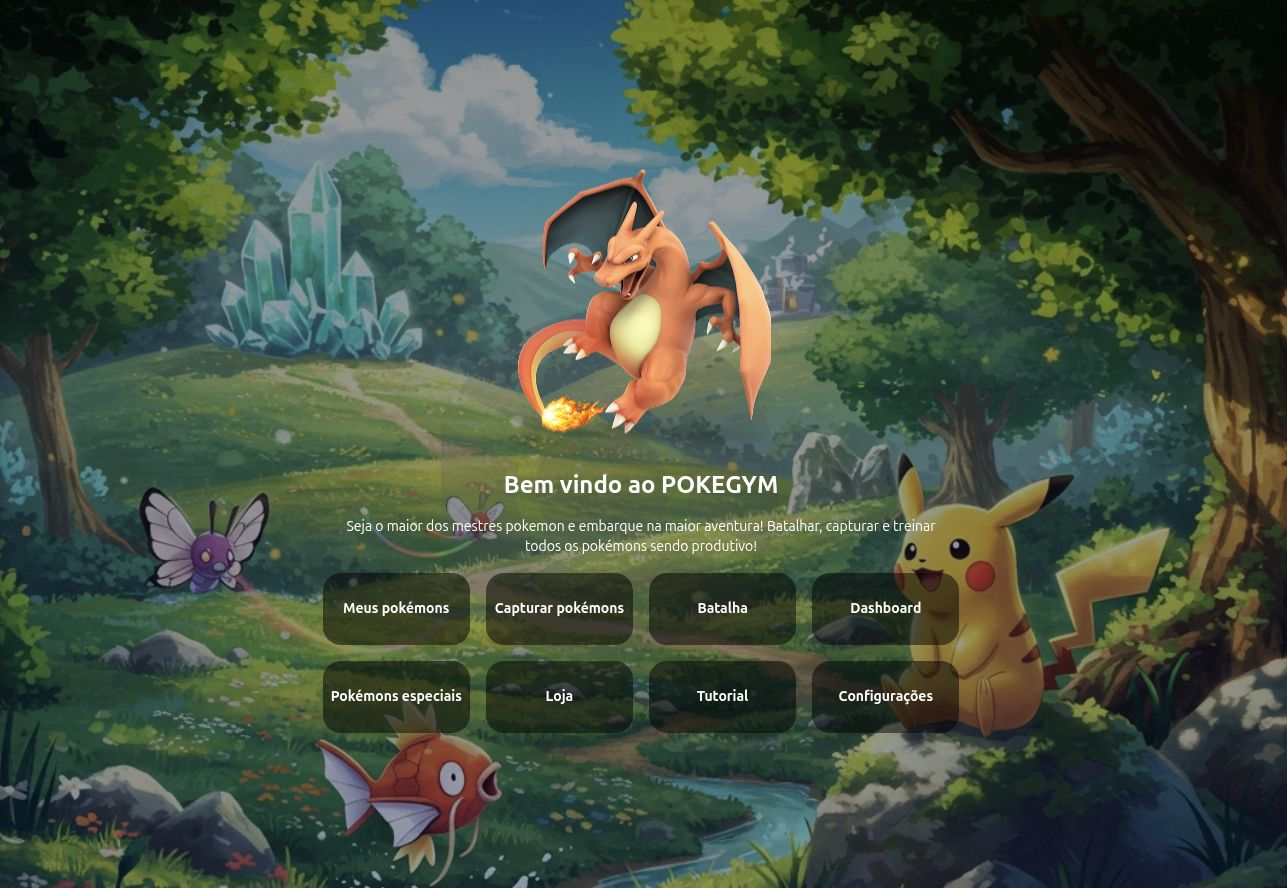1287x888 pixels.
Task: Open the "Dashboard"
Action: [x=885, y=608]
